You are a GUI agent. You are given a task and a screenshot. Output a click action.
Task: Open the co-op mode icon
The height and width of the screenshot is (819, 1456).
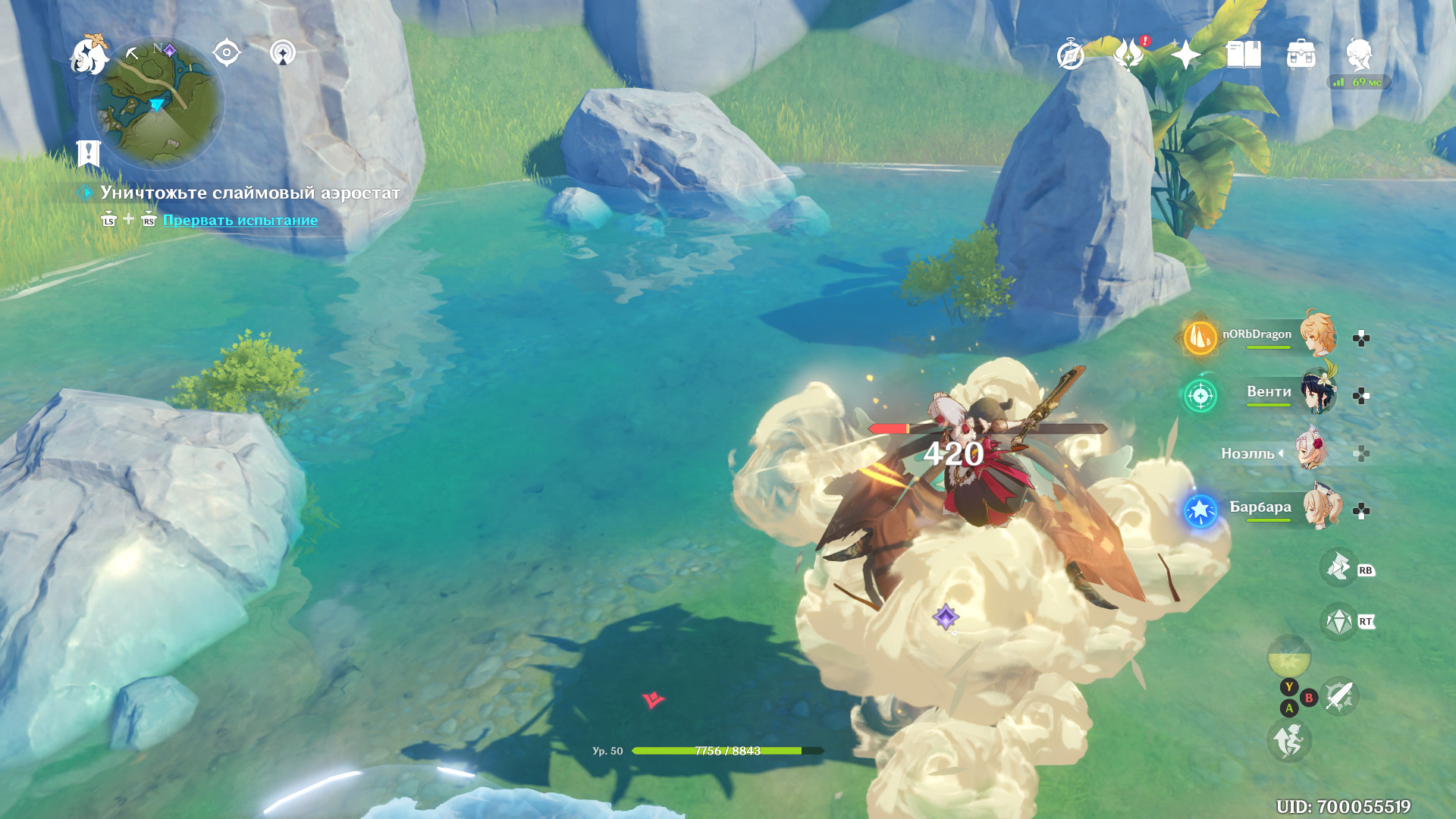pyautogui.click(x=283, y=53)
